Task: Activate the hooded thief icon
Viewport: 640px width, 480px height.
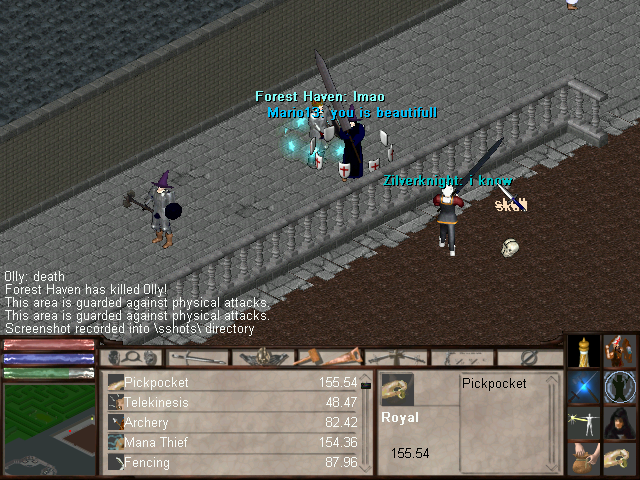Action: click(x=620, y=423)
